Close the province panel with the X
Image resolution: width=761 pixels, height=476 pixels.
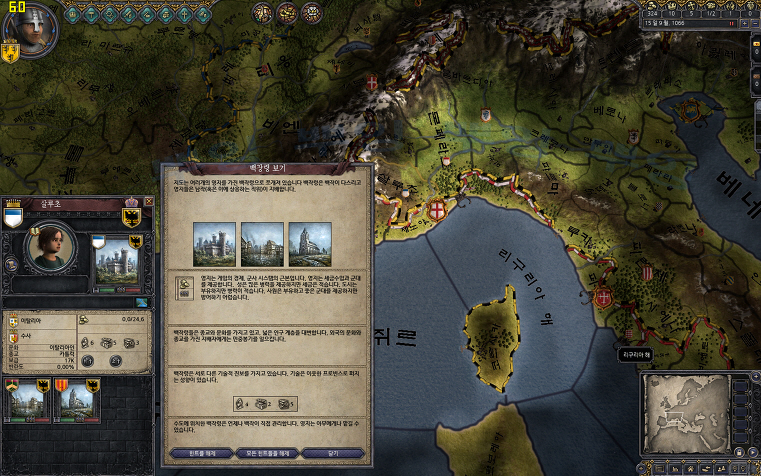pyautogui.click(x=148, y=201)
